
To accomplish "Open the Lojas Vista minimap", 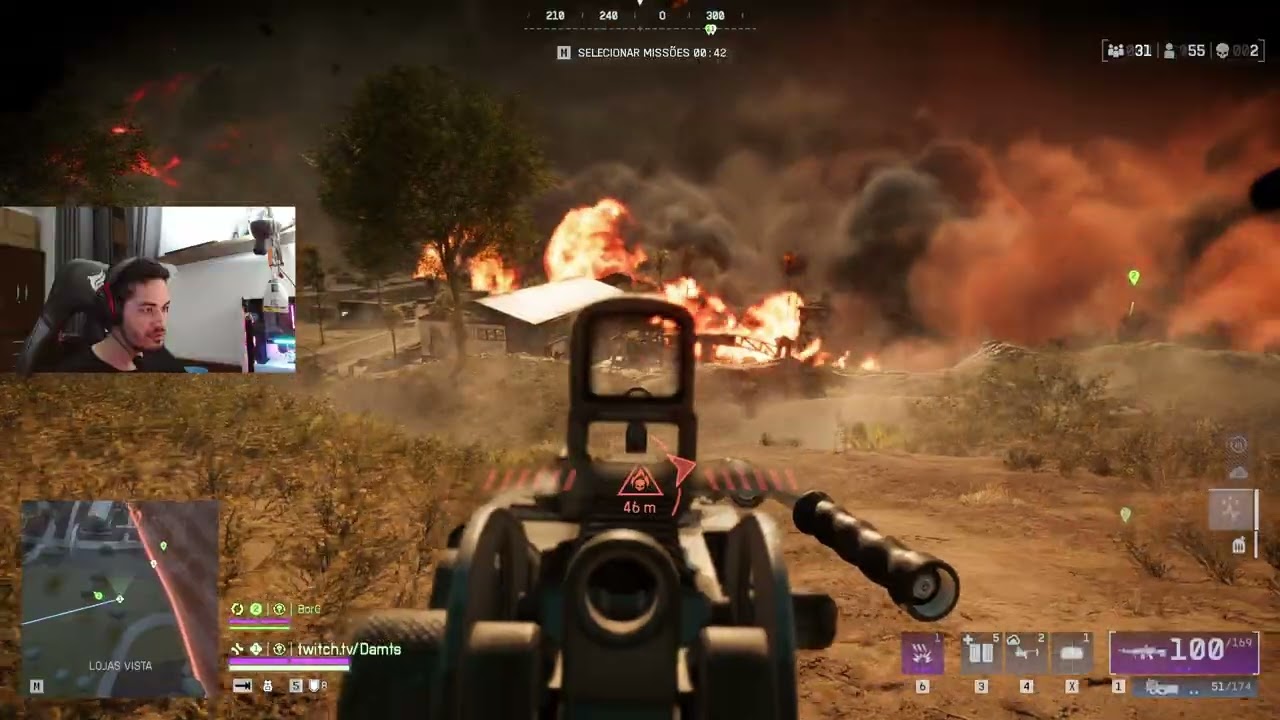I will 119,598.
